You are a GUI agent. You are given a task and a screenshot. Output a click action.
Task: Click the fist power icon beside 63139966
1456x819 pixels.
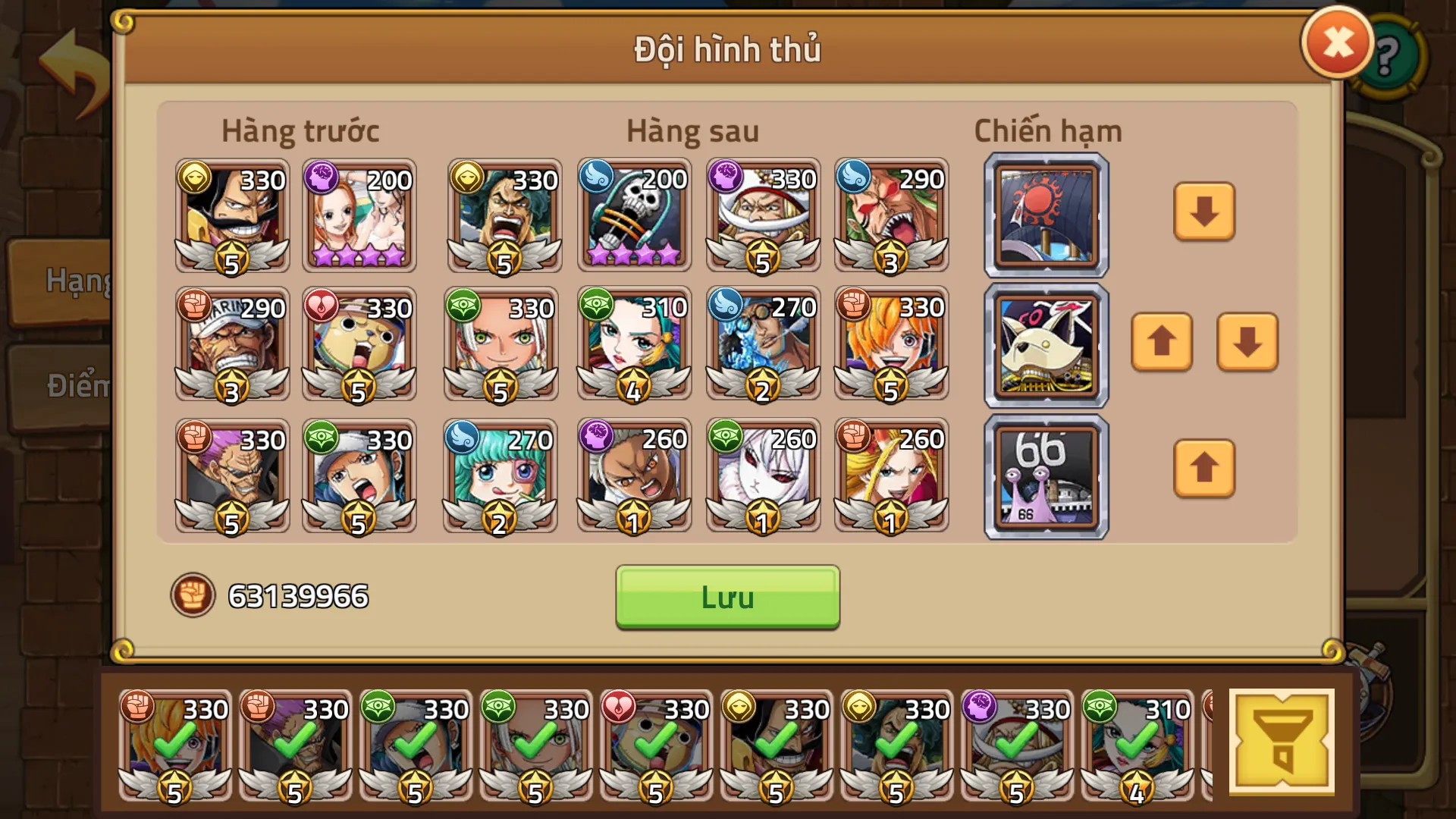click(x=195, y=597)
